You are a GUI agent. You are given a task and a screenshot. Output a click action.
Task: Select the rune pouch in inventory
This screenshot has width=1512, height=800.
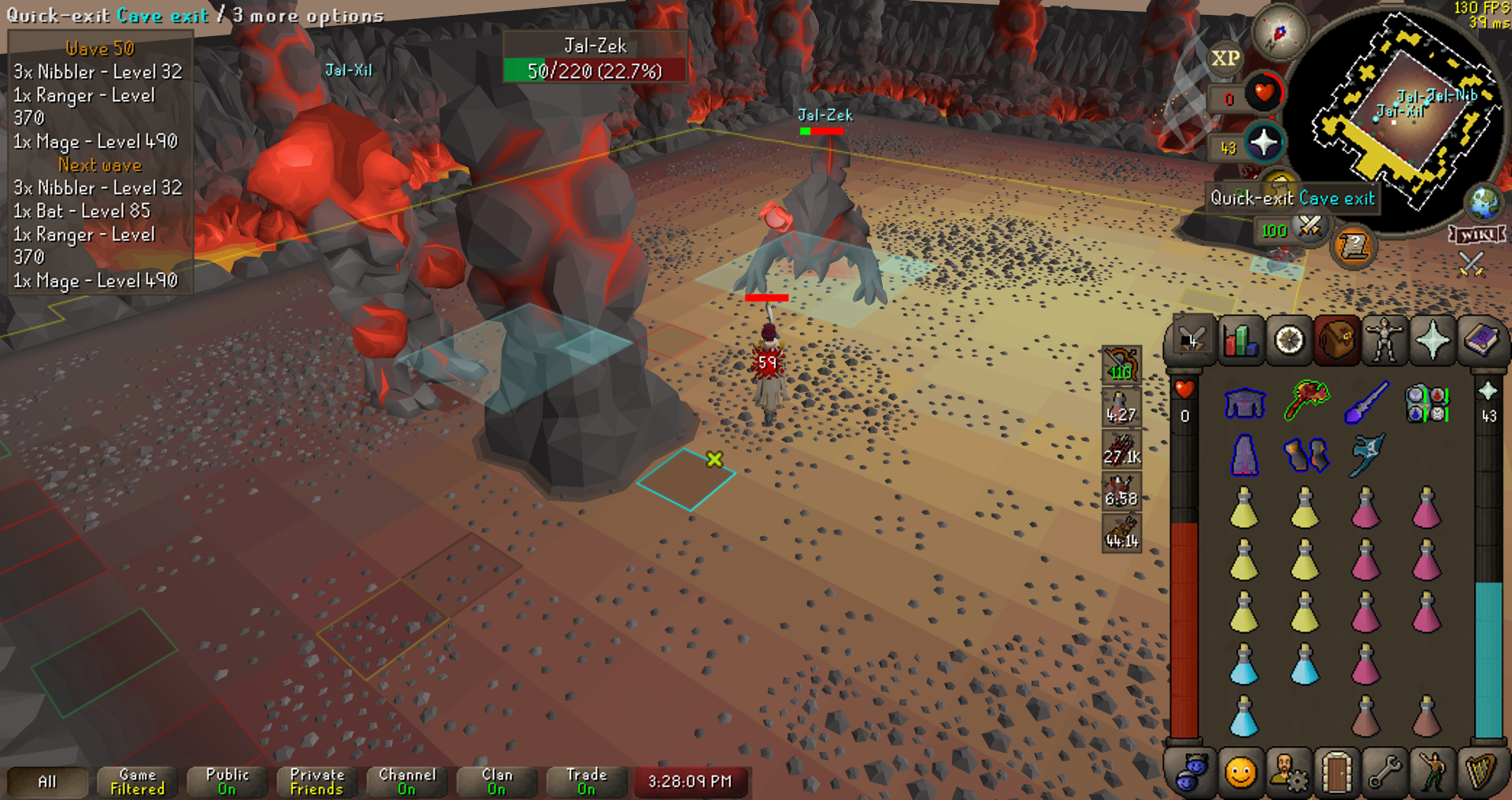(1426, 403)
